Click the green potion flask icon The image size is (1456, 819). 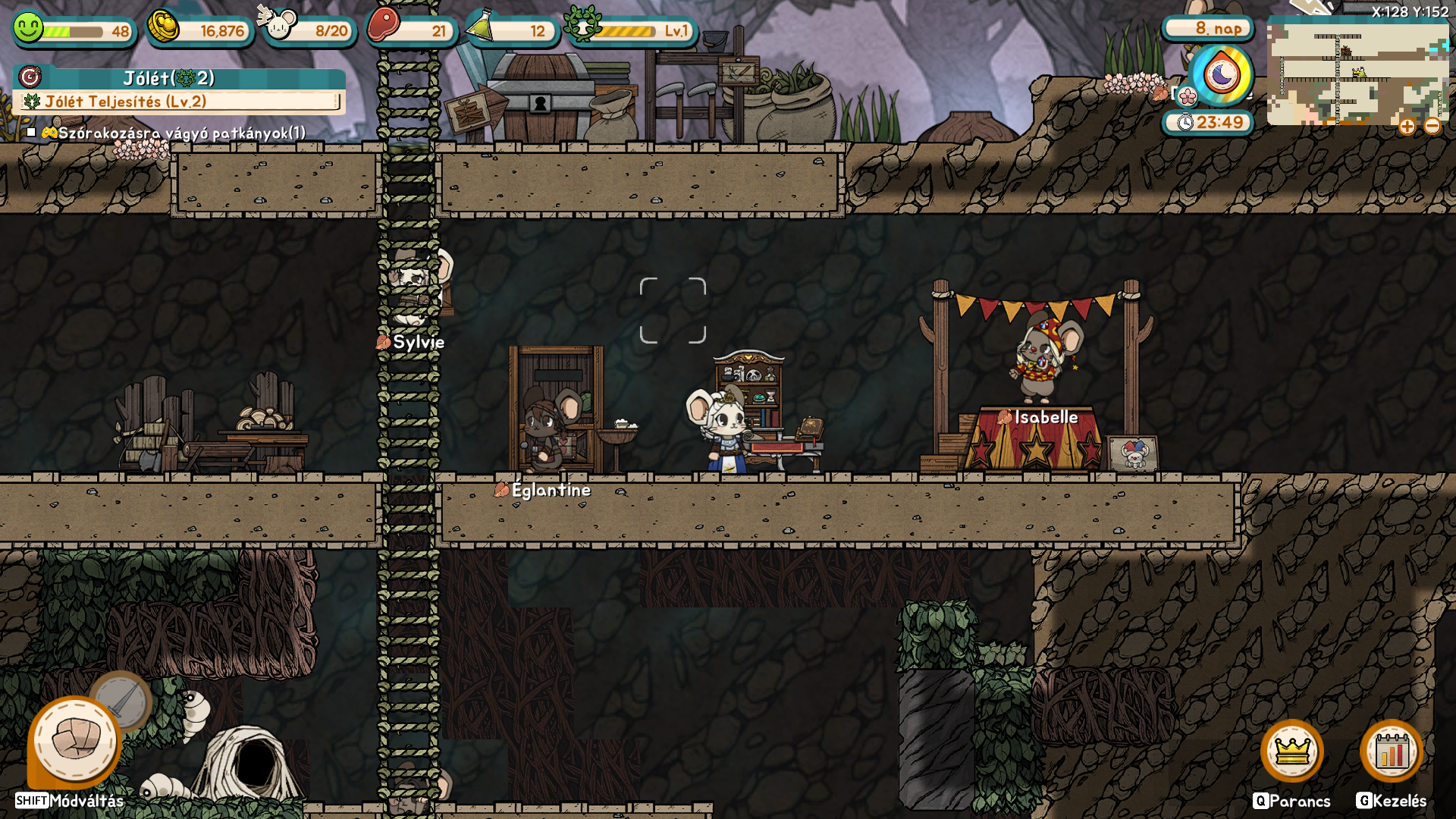click(480, 27)
